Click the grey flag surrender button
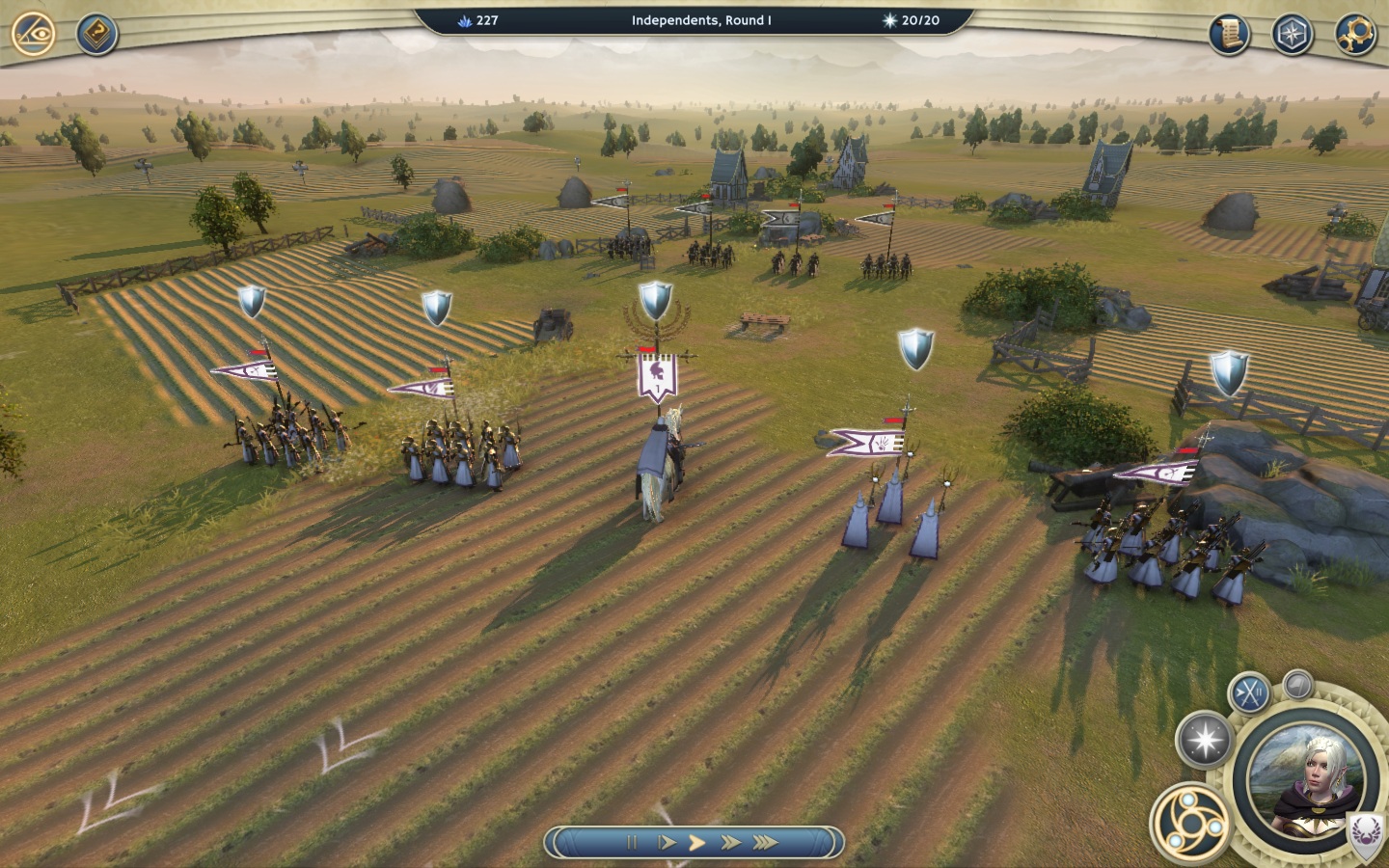 [1298, 685]
